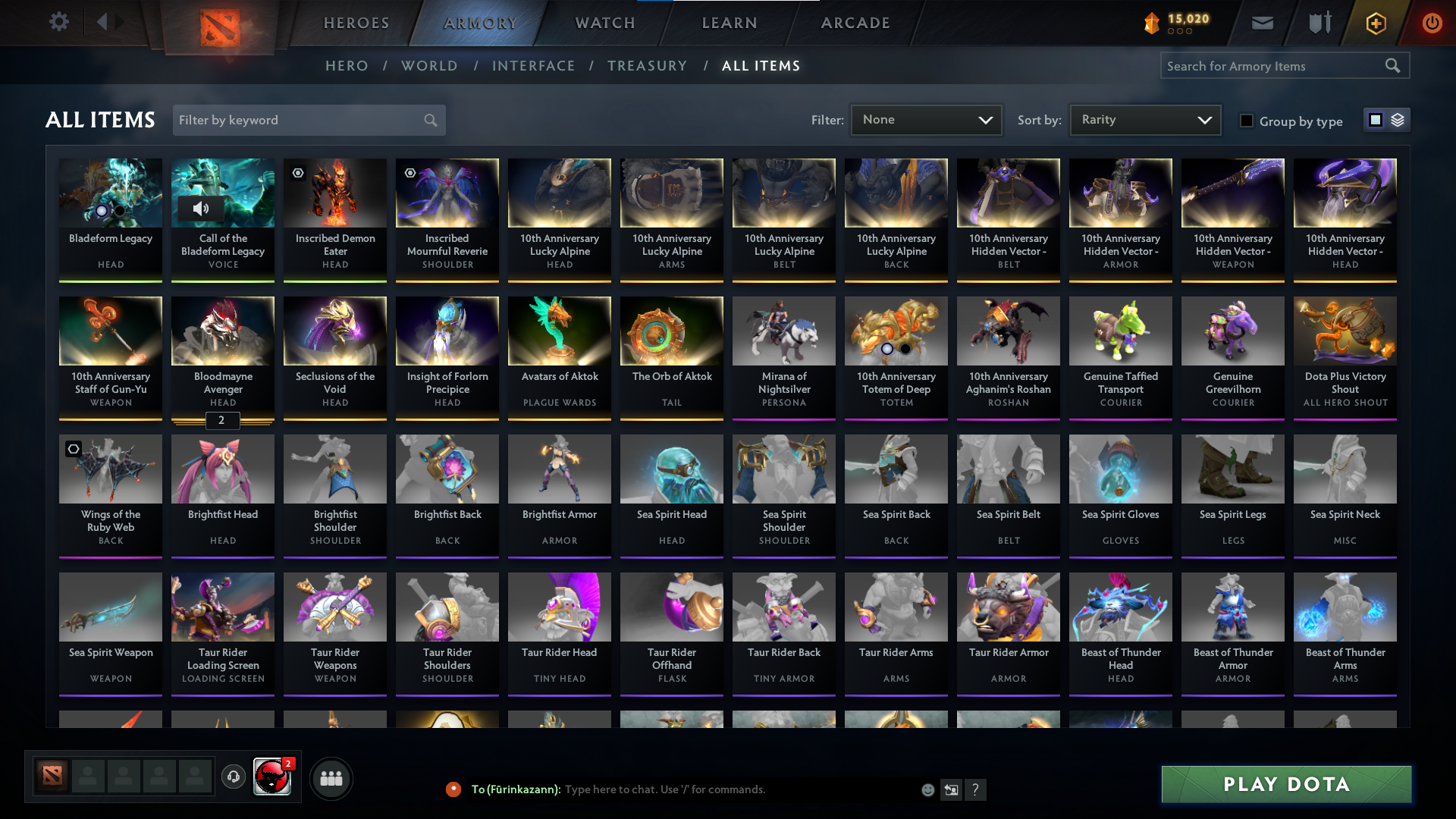Switch to stacked layers view mode

(x=1398, y=120)
